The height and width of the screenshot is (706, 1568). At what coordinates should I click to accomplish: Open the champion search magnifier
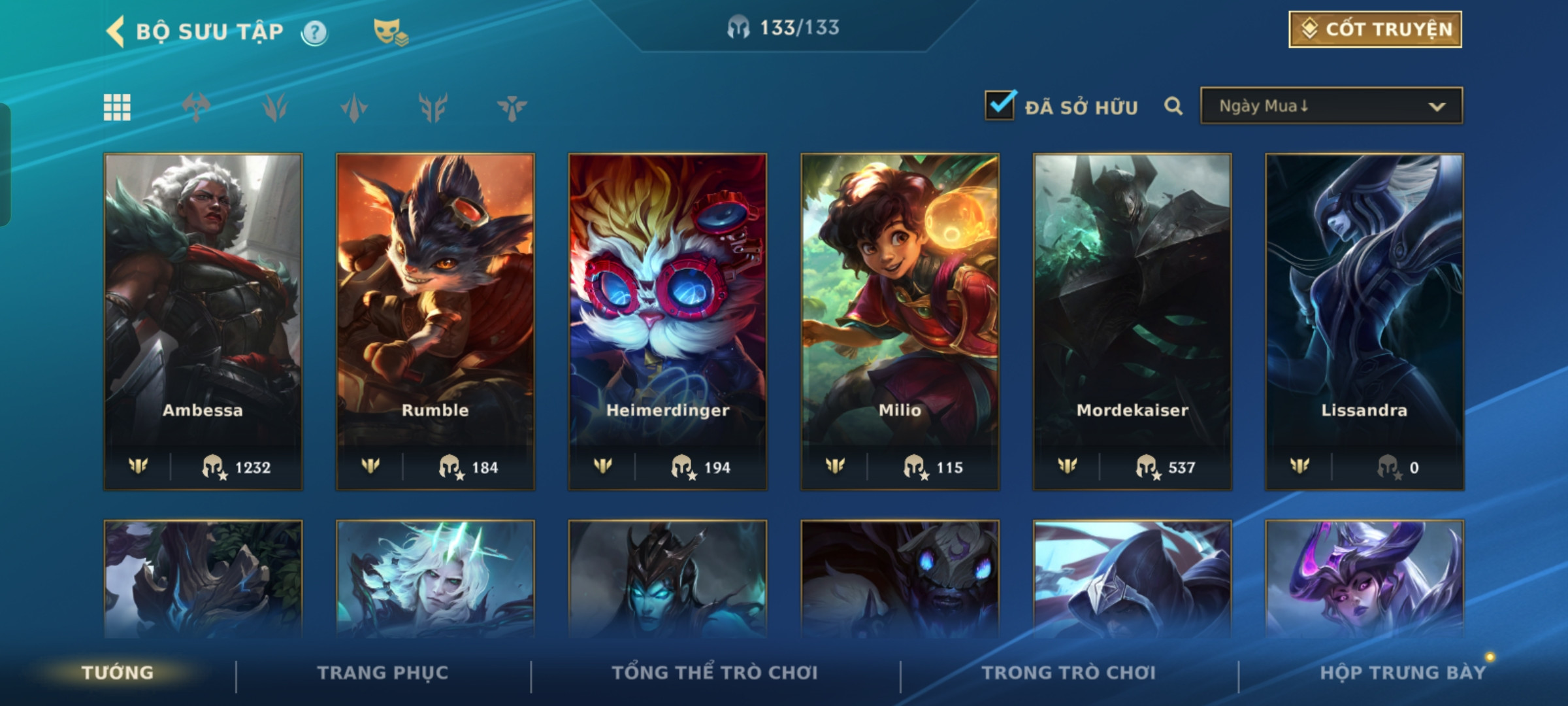tap(1173, 106)
